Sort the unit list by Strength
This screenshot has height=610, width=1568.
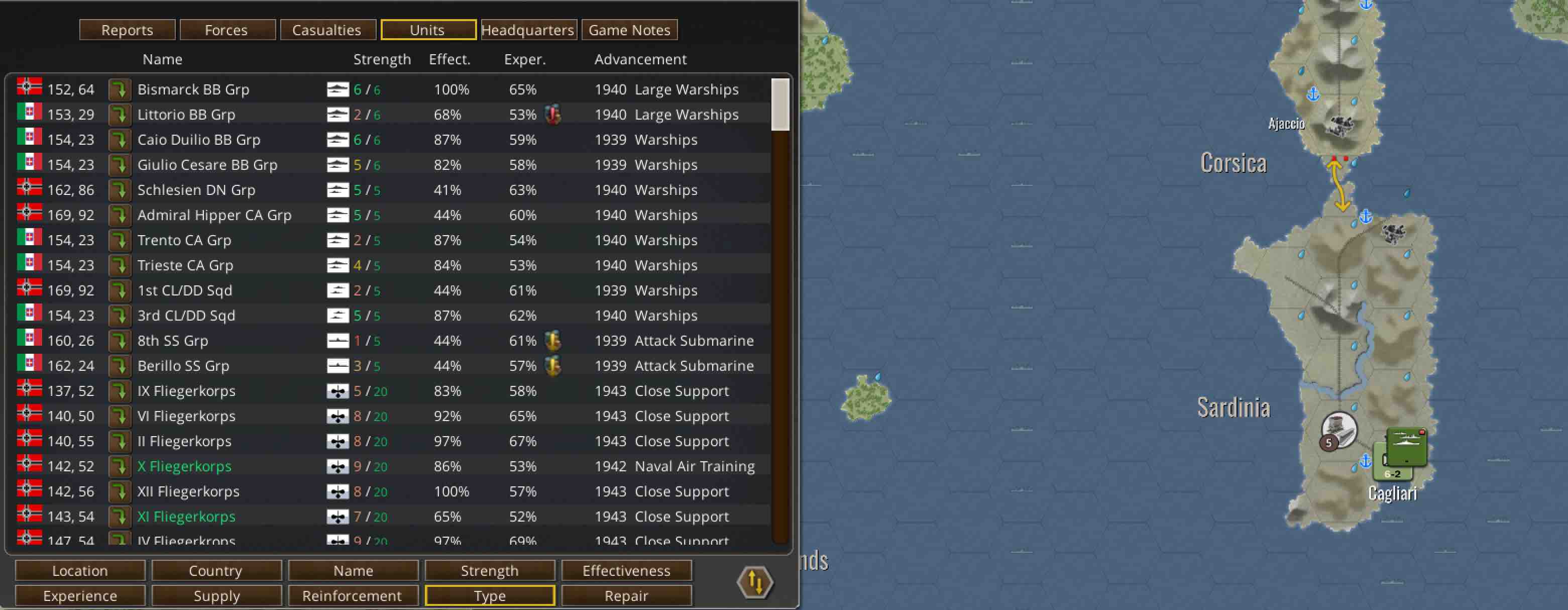490,570
